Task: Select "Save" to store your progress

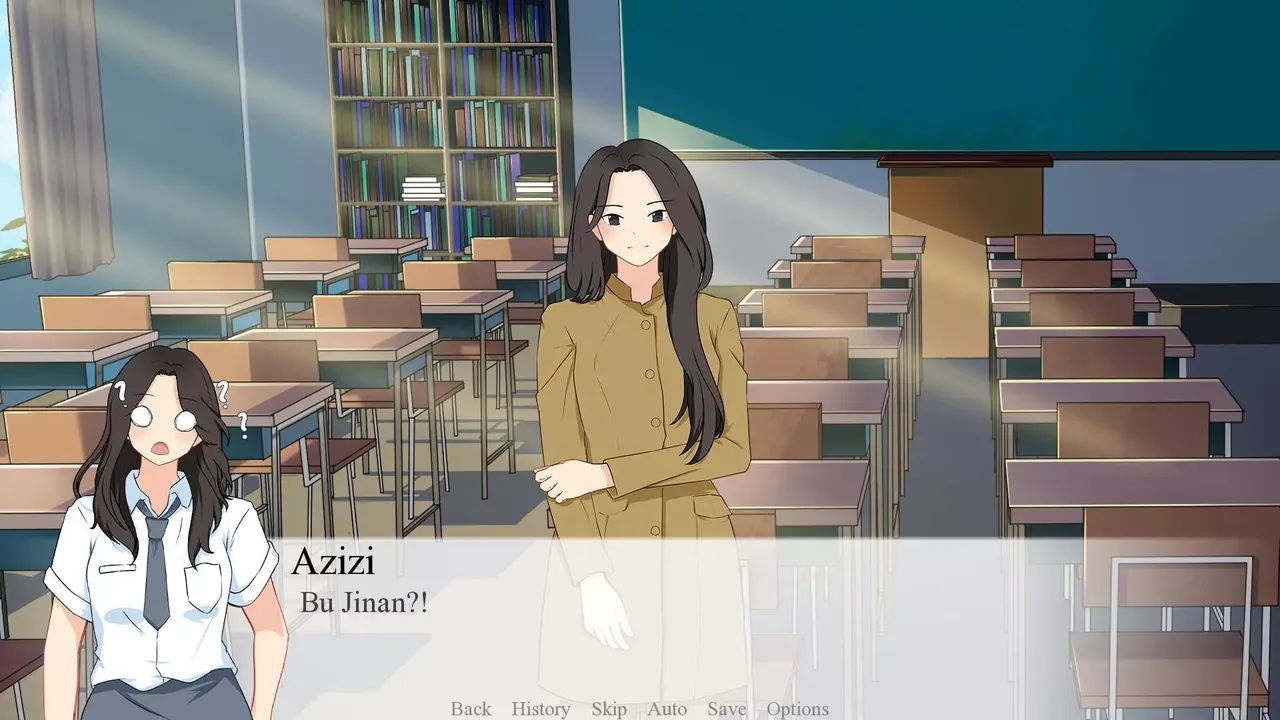Action: click(725, 709)
